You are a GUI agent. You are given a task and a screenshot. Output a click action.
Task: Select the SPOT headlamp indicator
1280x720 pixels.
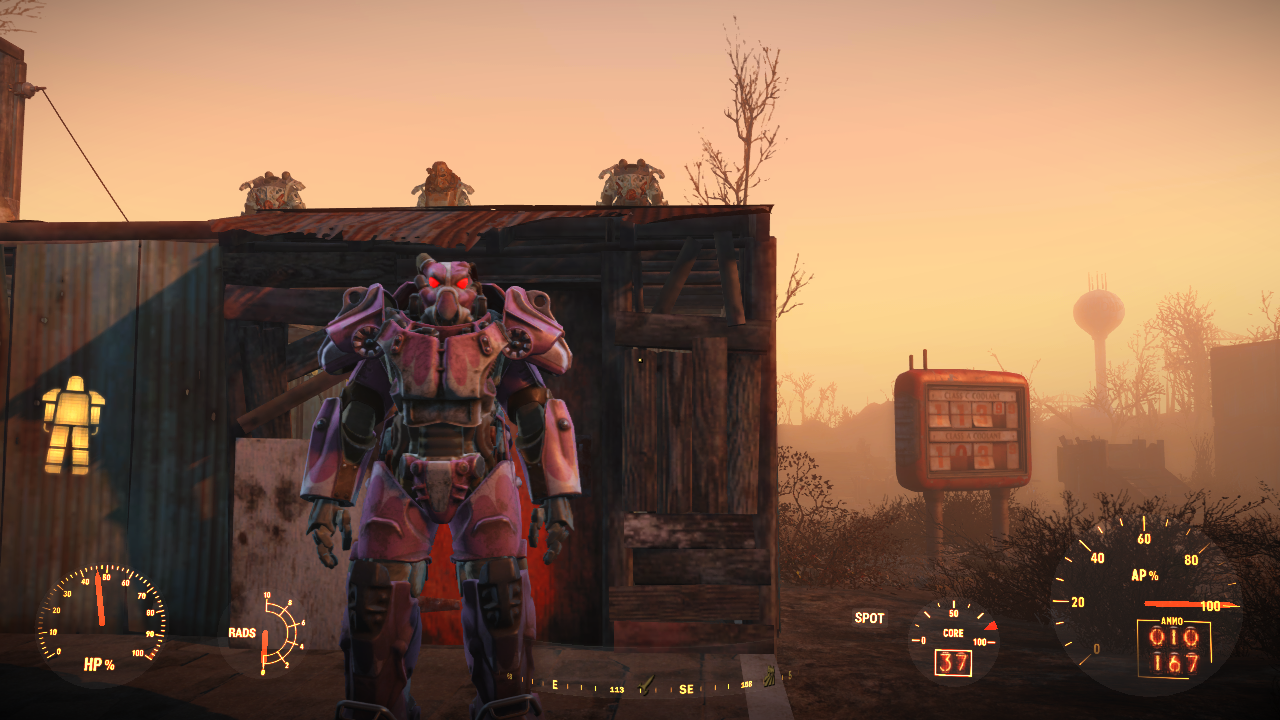869,618
